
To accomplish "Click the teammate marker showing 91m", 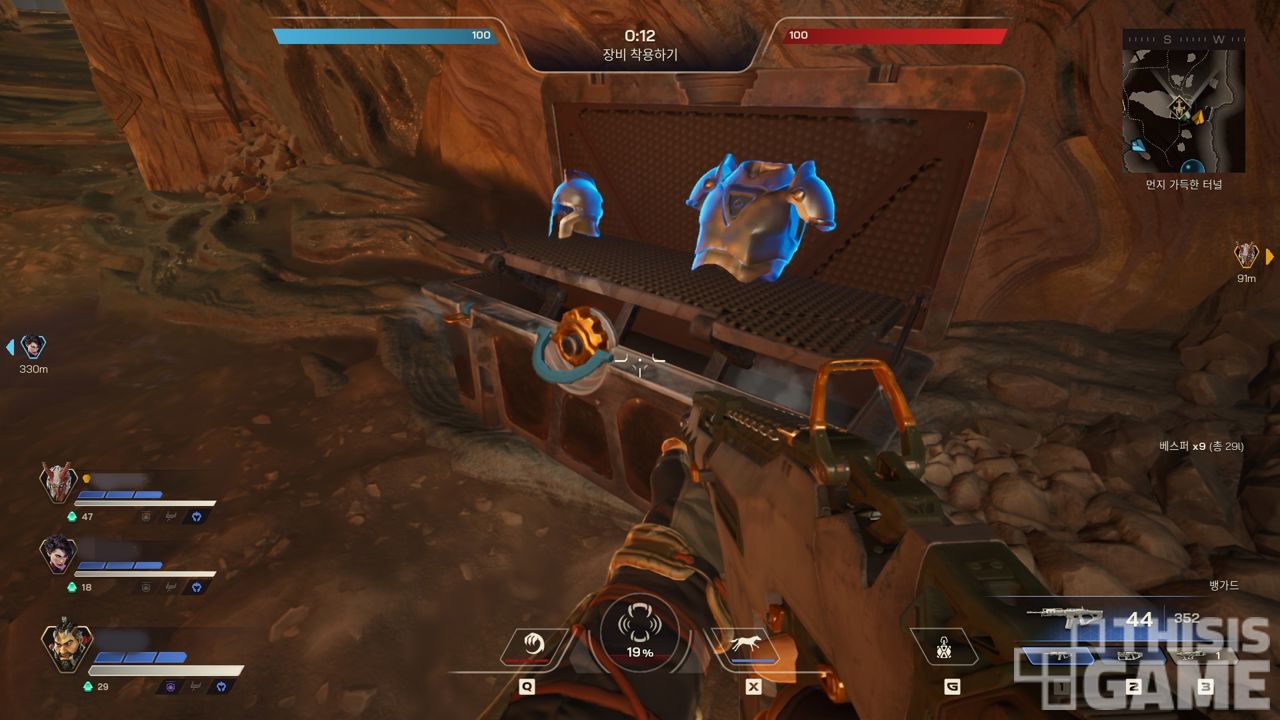I will [x=1246, y=255].
